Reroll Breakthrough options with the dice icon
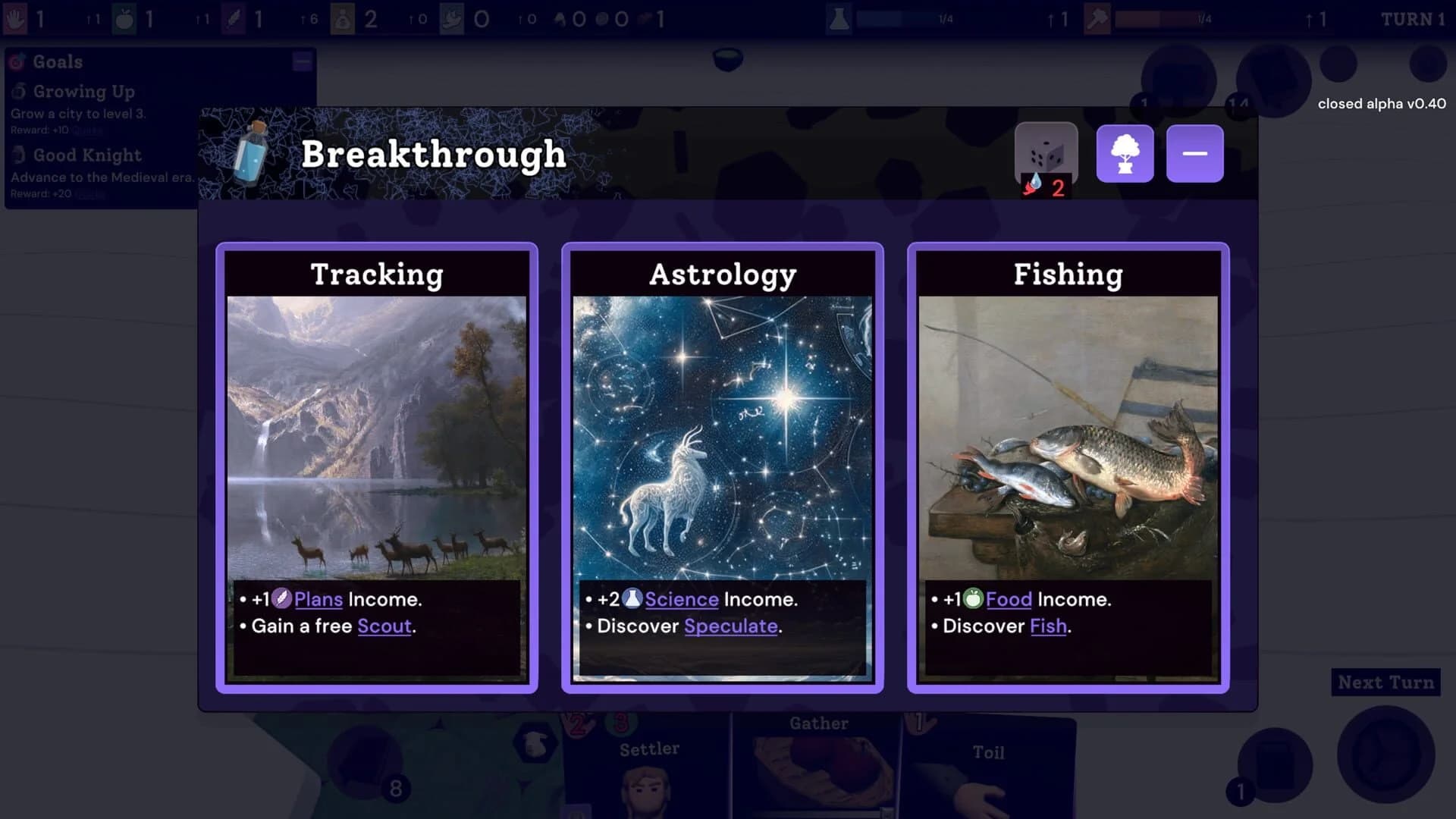This screenshot has height=819, width=1456. [1046, 153]
